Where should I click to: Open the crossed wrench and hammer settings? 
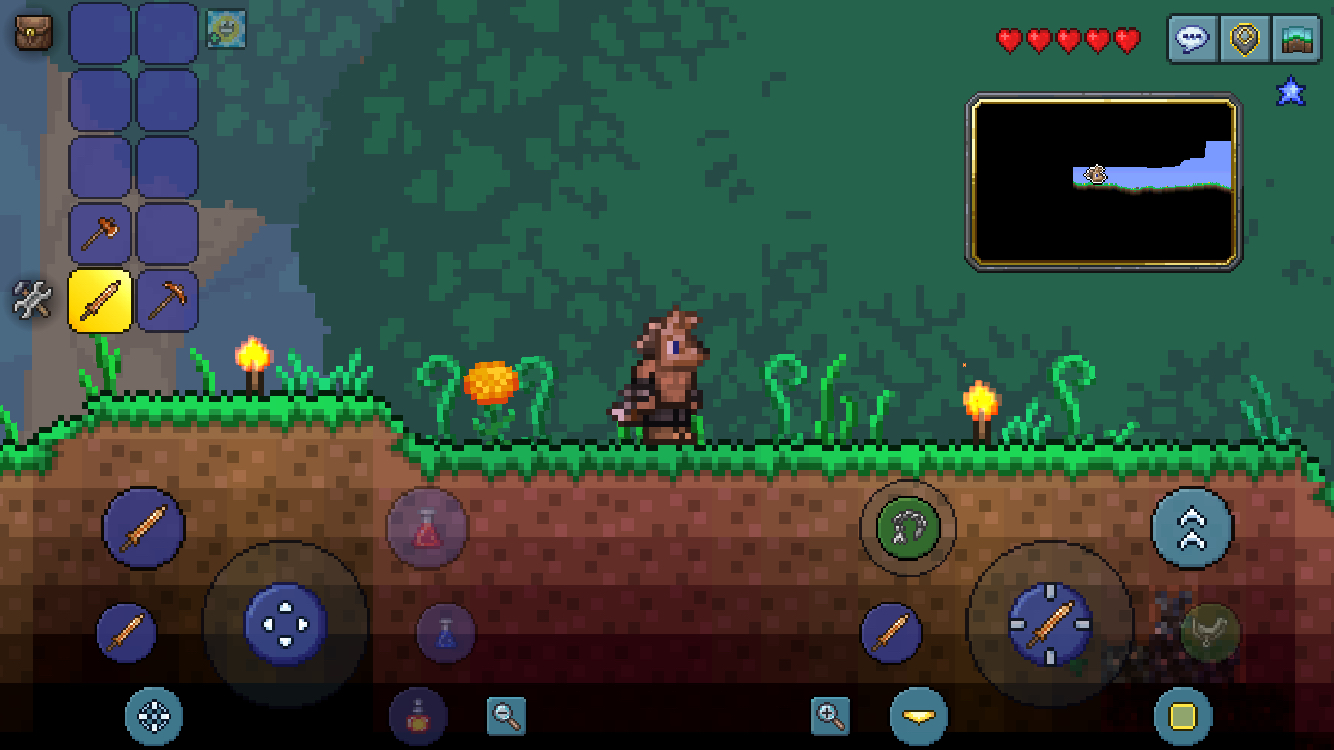(32, 299)
